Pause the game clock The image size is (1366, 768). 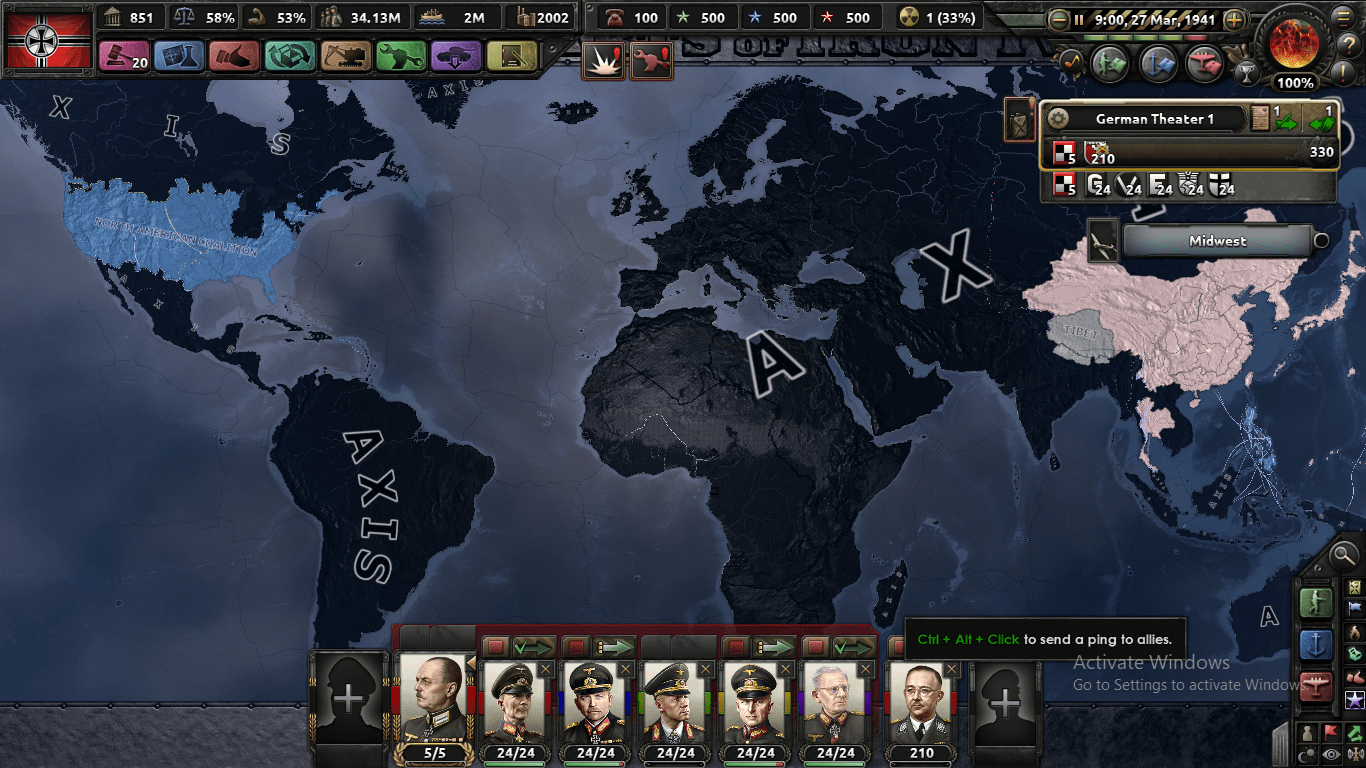[1079, 20]
